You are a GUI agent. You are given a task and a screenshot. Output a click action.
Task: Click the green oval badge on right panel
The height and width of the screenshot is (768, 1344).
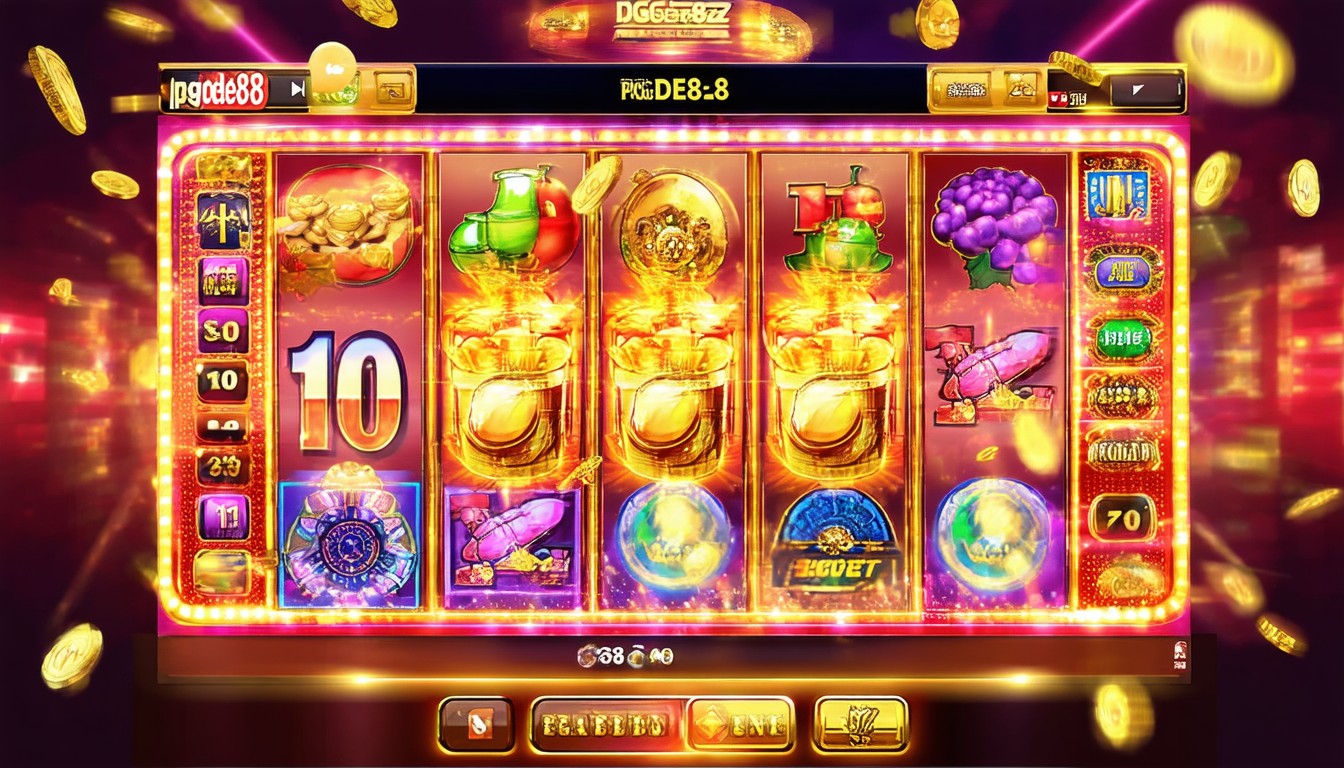point(1122,340)
